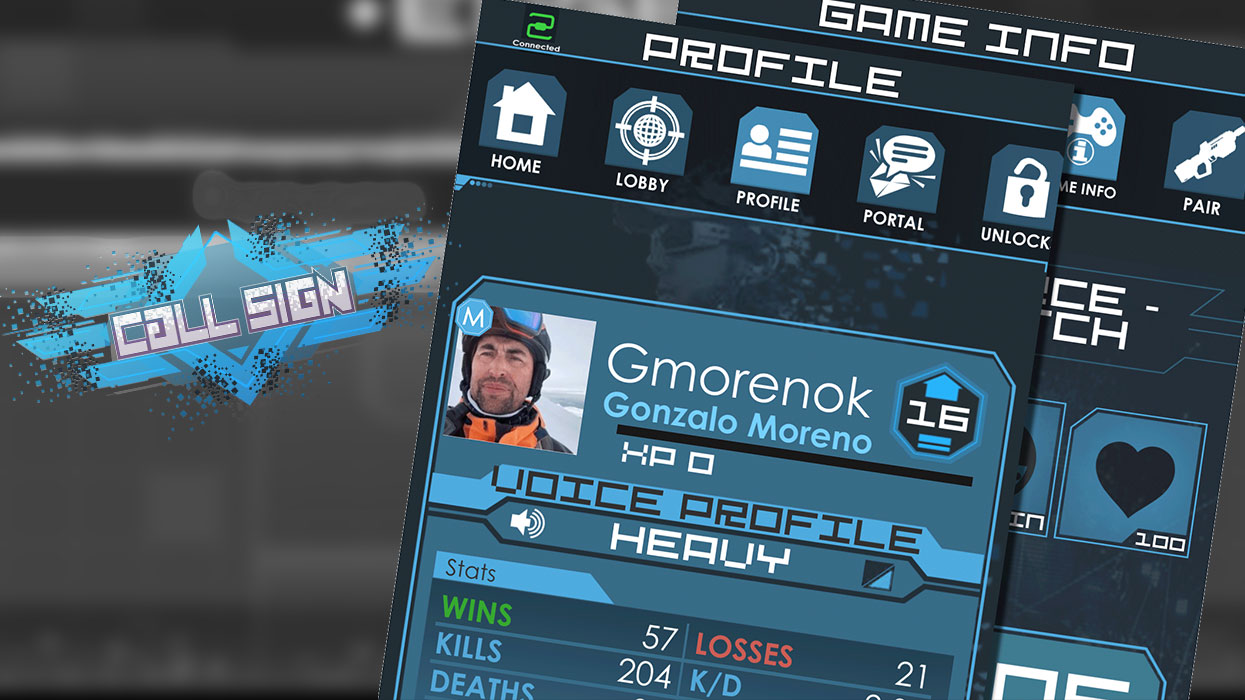Switch to the Profile tab
1245x700 pixels.
coord(772,150)
